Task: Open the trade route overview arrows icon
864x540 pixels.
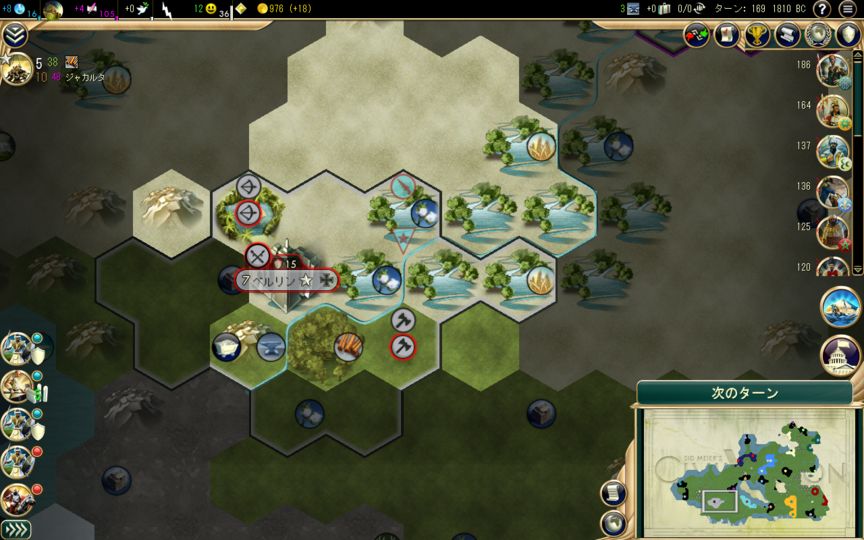Action: pyautogui.click(x=697, y=36)
